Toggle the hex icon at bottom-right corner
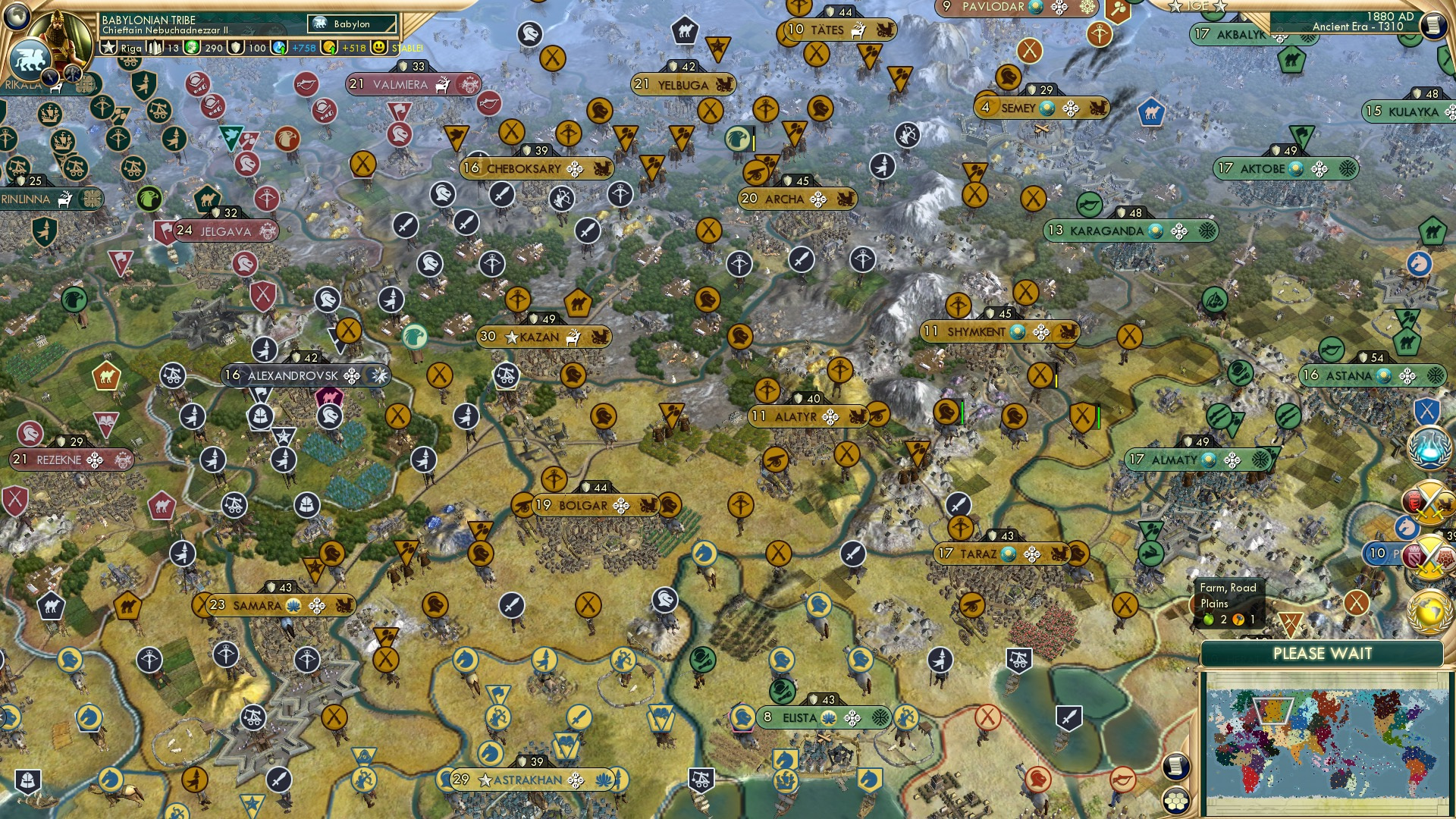1456x819 pixels. click(1175, 800)
